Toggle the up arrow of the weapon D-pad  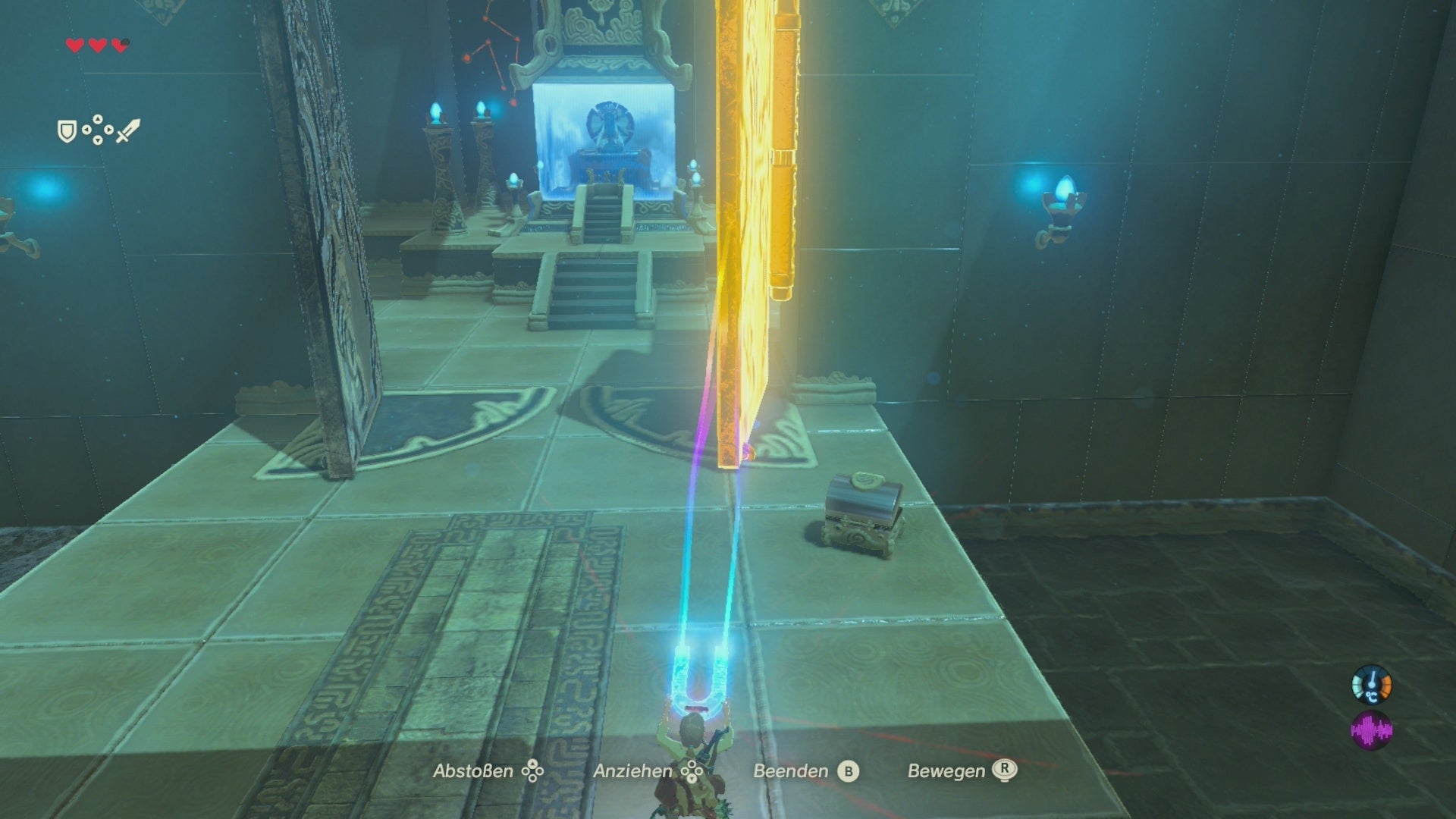click(98, 118)
